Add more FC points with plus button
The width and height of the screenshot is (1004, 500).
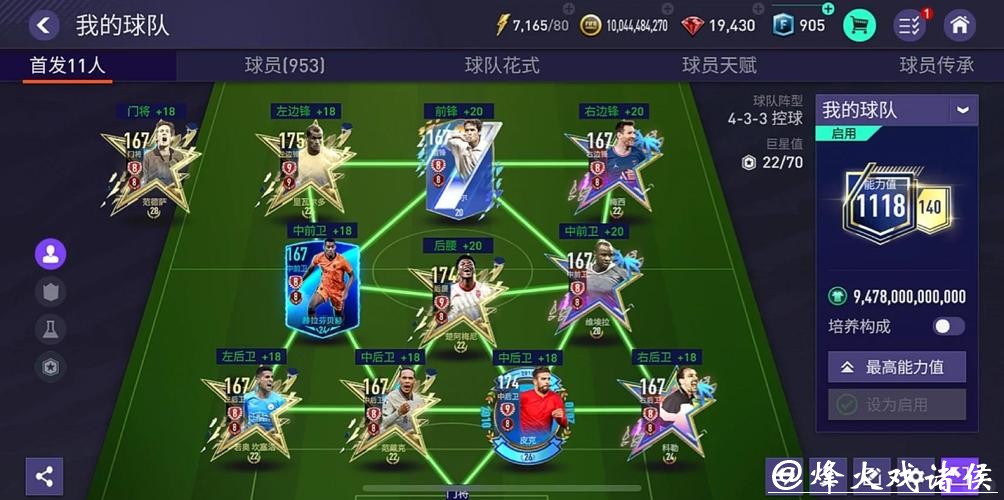828,9
